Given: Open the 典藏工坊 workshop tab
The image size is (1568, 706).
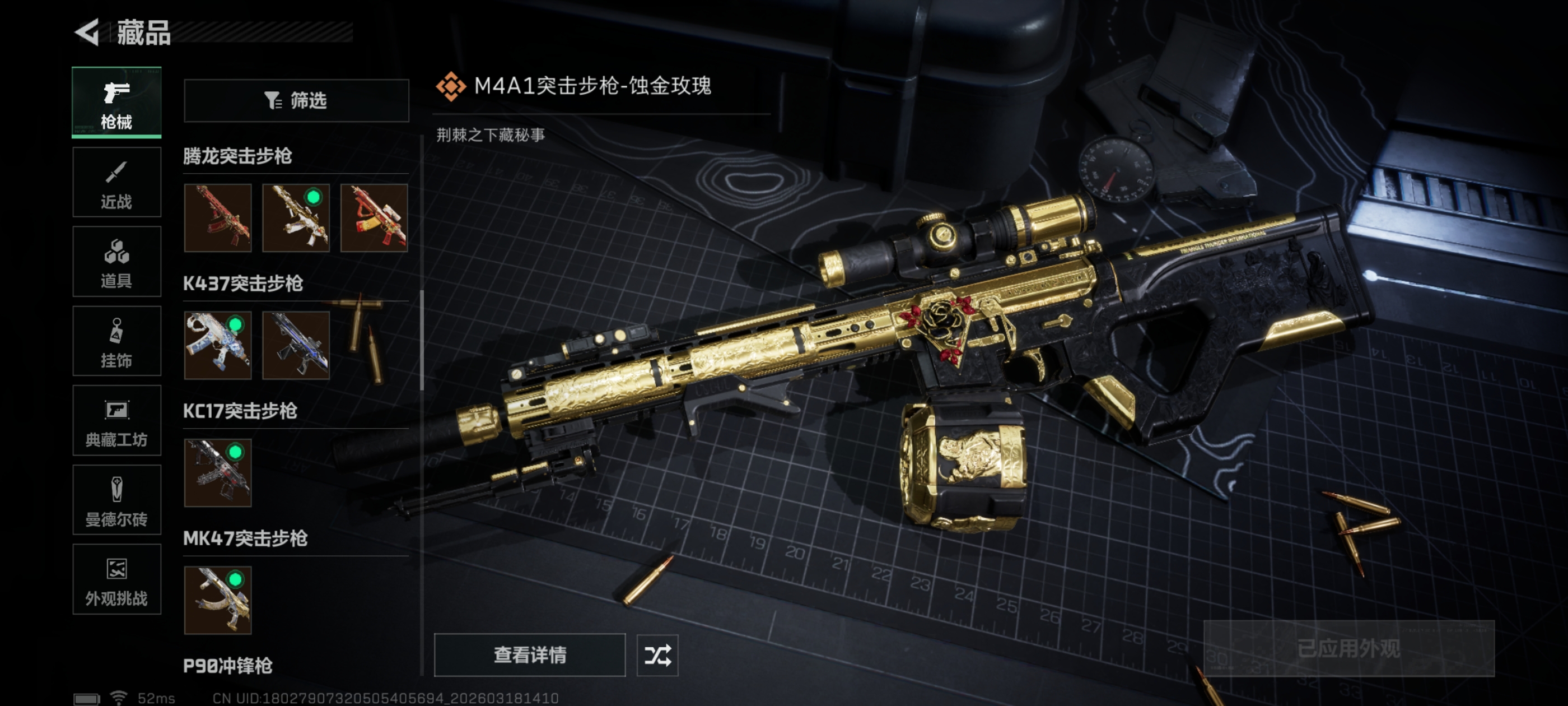Looking at the screenshot, I should 116,420.
